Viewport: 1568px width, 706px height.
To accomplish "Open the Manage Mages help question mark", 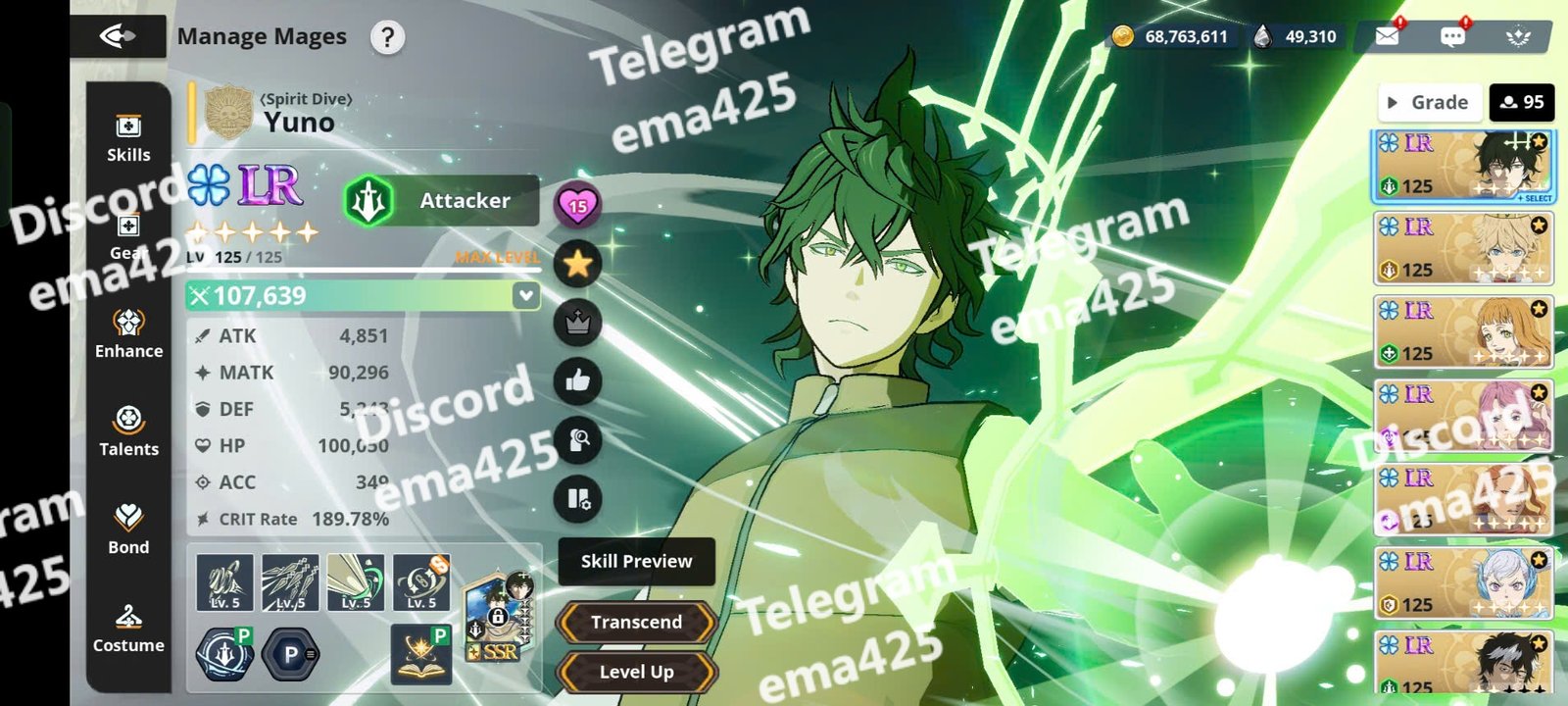I will [387, 37].
